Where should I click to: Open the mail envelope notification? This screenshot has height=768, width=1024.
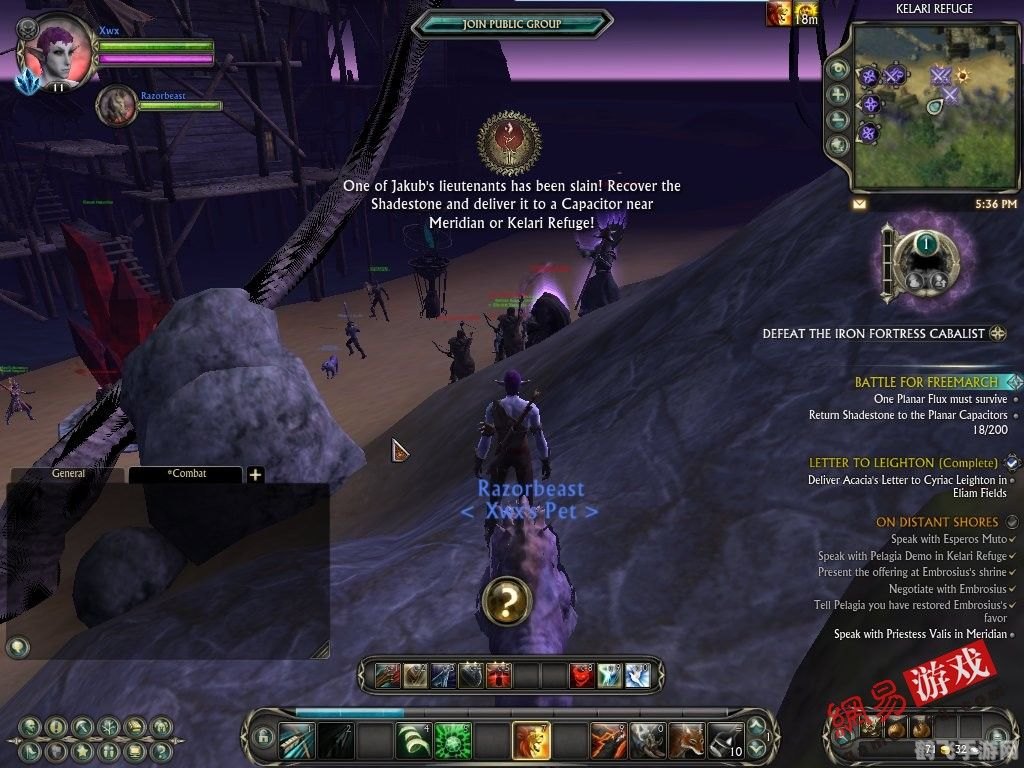coord(860,204)
